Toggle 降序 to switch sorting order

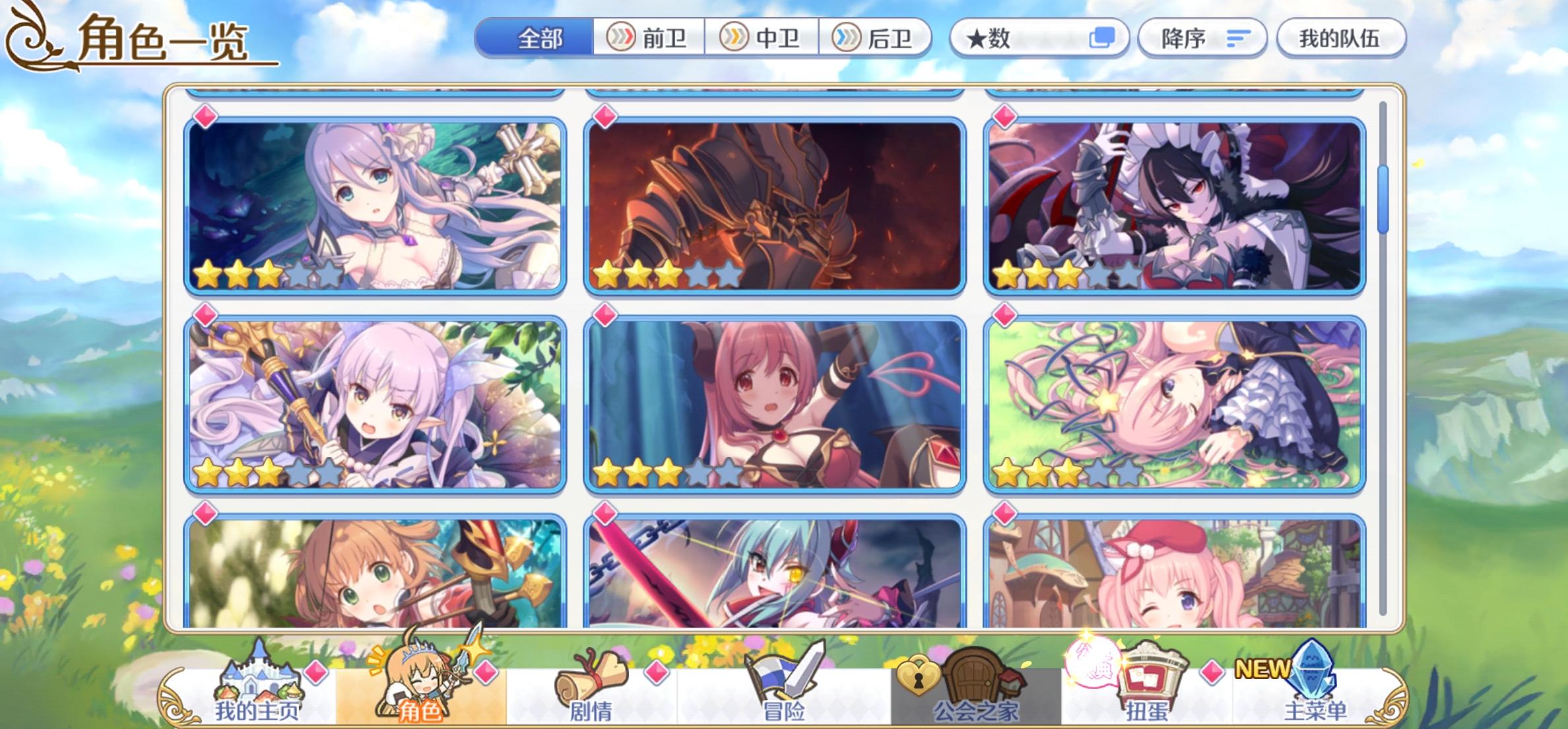[1201, 38]
